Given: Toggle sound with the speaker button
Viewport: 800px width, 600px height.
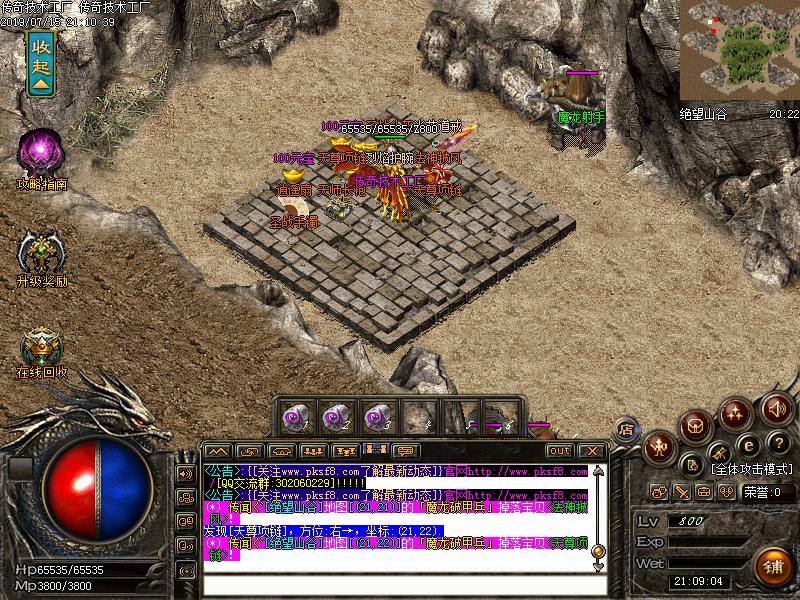Looking at the screenshot, I should 776,408.
